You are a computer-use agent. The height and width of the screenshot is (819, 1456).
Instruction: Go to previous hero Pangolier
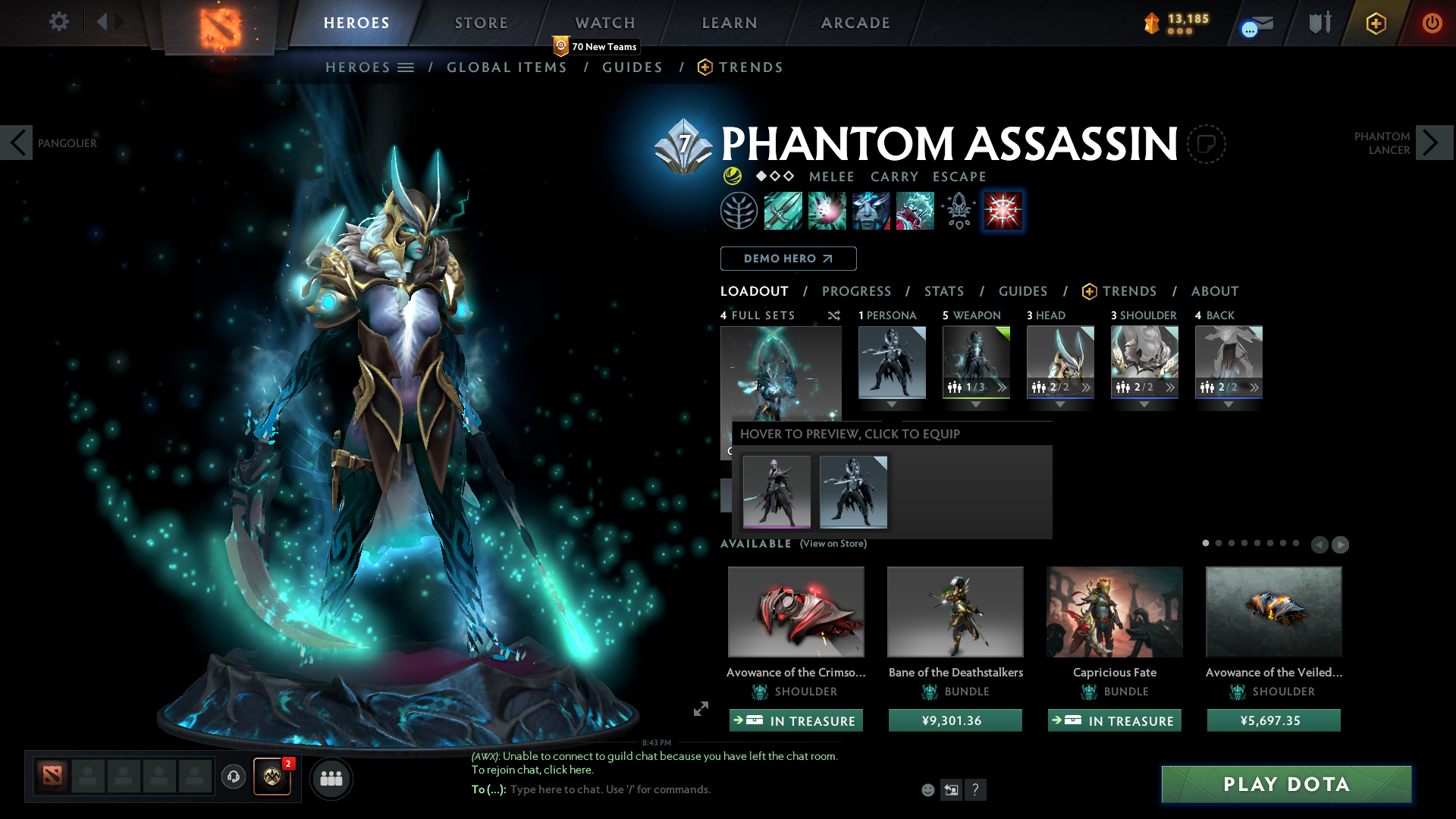point(17,143)
